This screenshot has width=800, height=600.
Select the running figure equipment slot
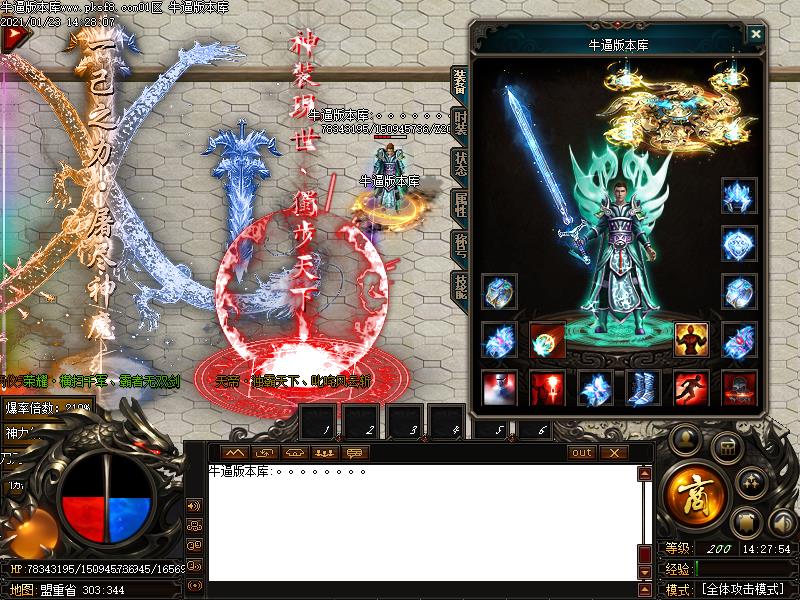click(x=692, y=388)
